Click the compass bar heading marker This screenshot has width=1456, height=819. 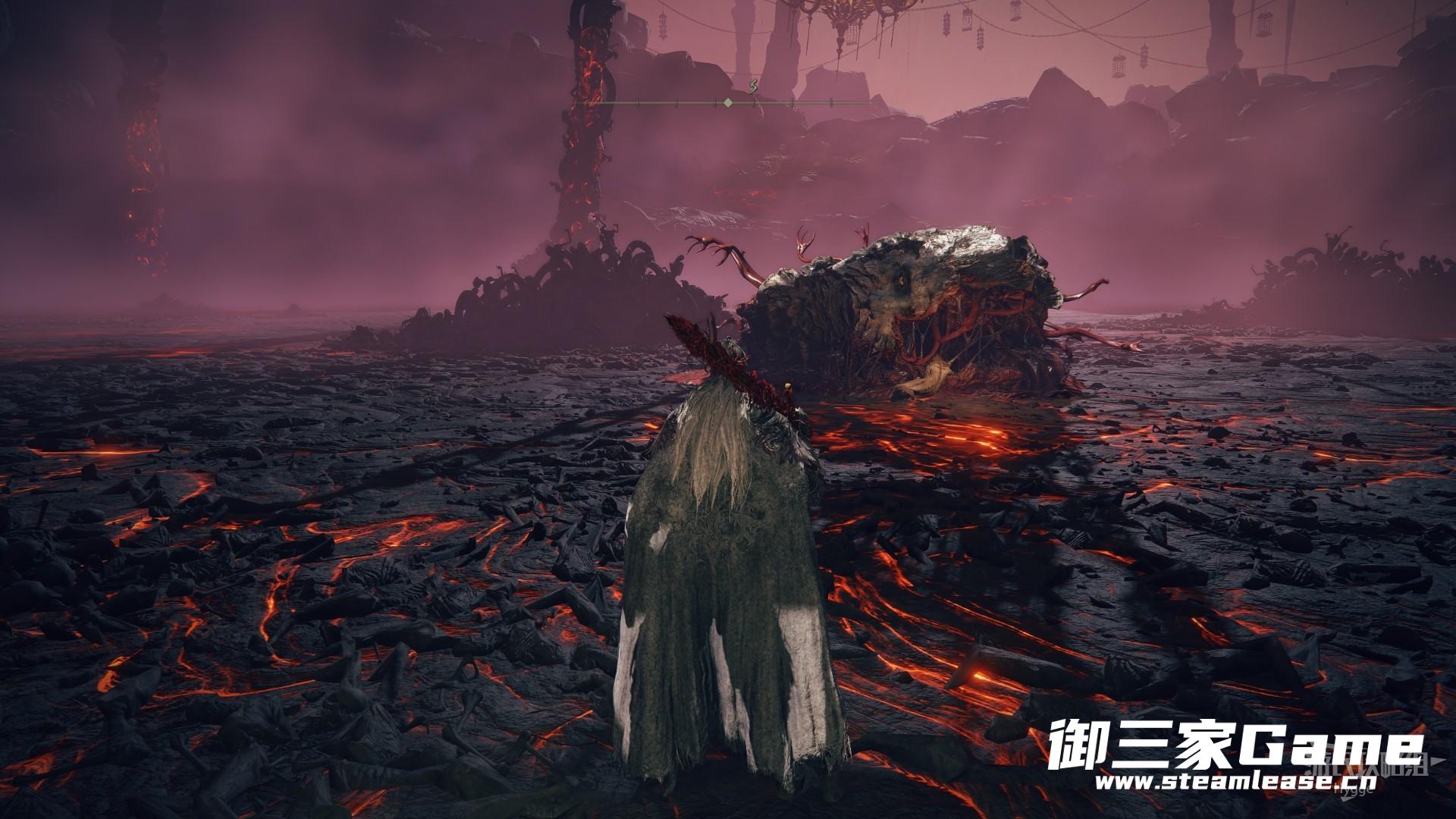(728, 102)
